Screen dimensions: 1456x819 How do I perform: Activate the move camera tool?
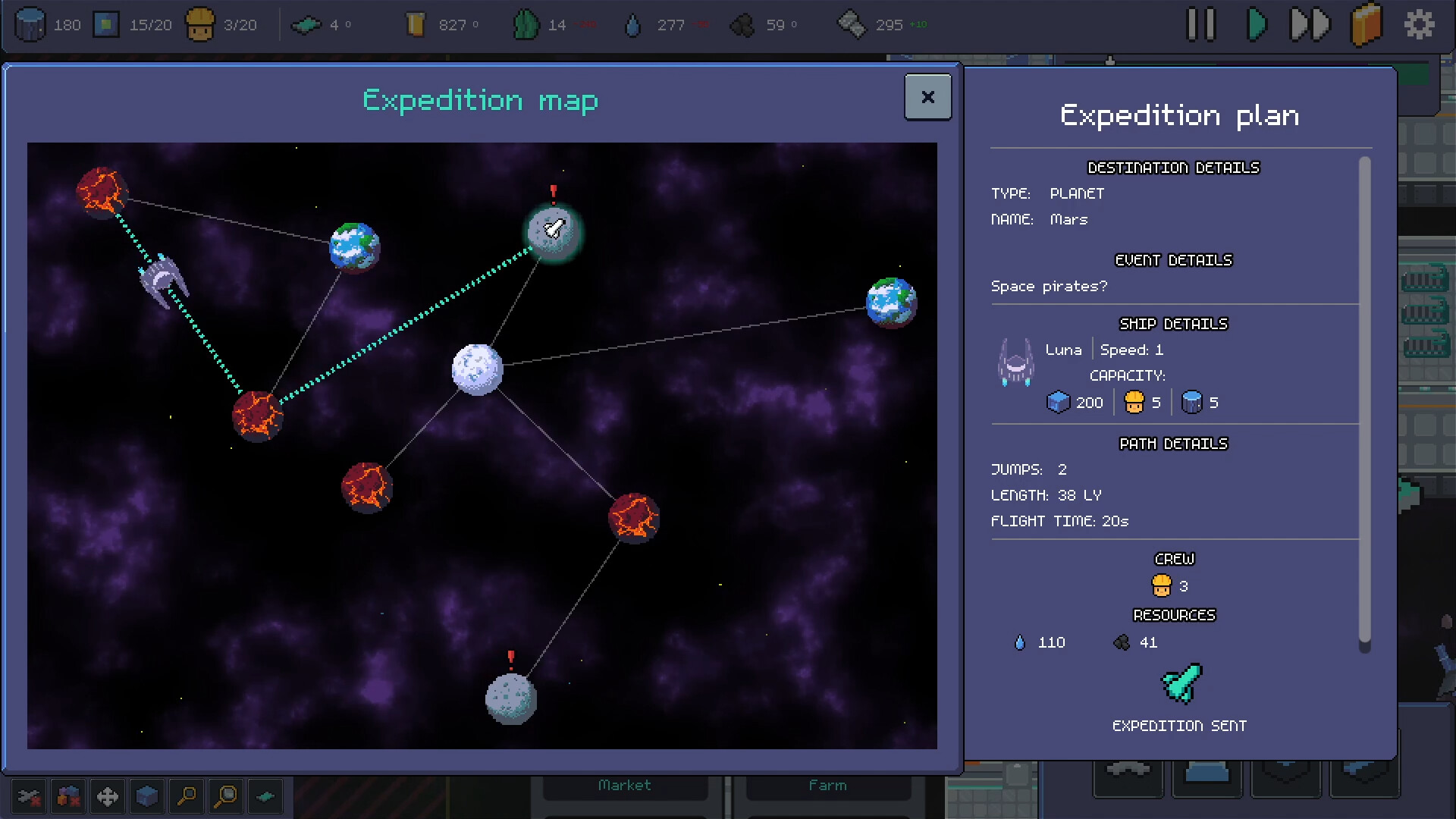(107, 796)
